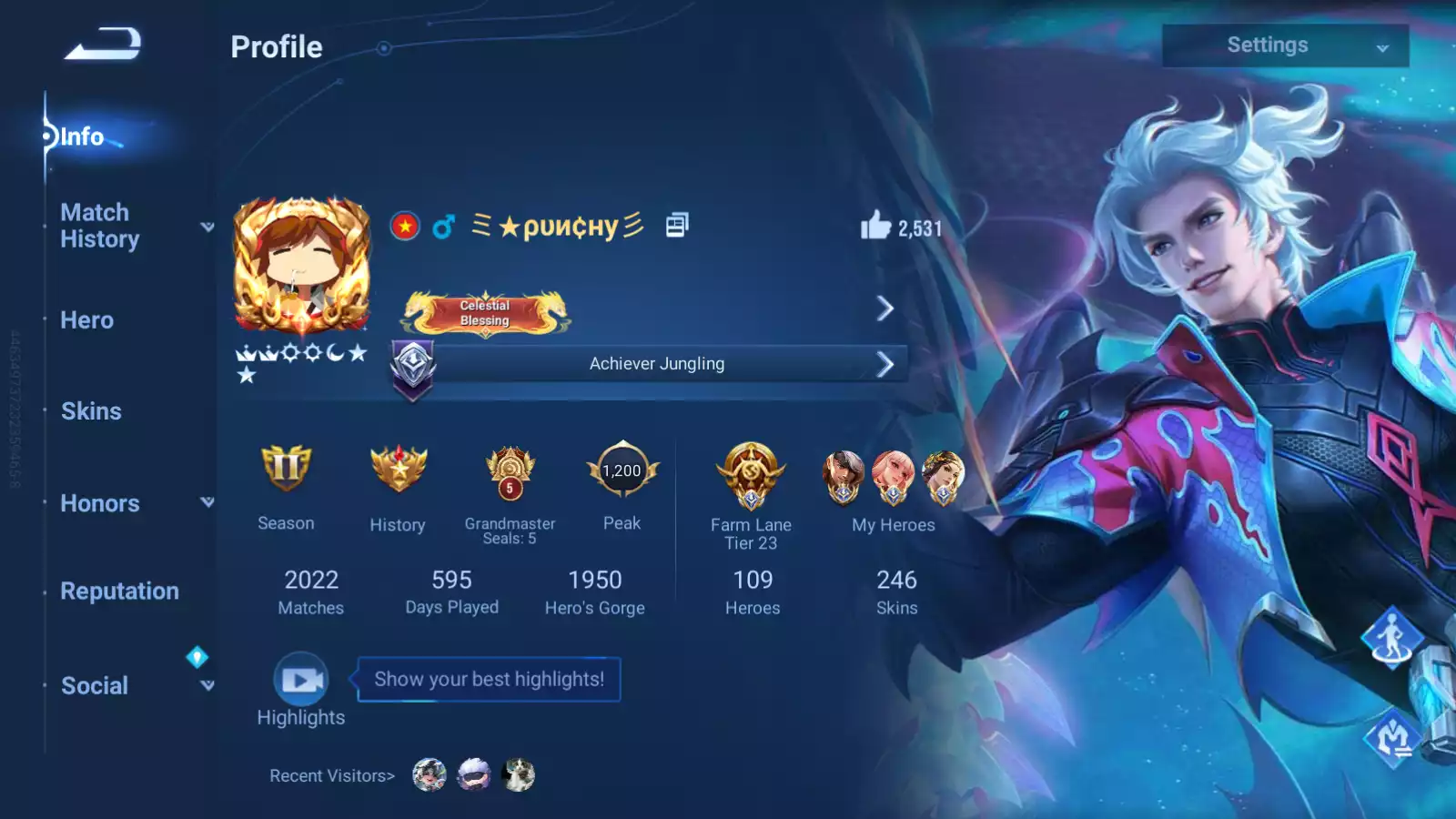Give a like with the thumbs-up icon

pyautogui.click(x=875, y=226)
